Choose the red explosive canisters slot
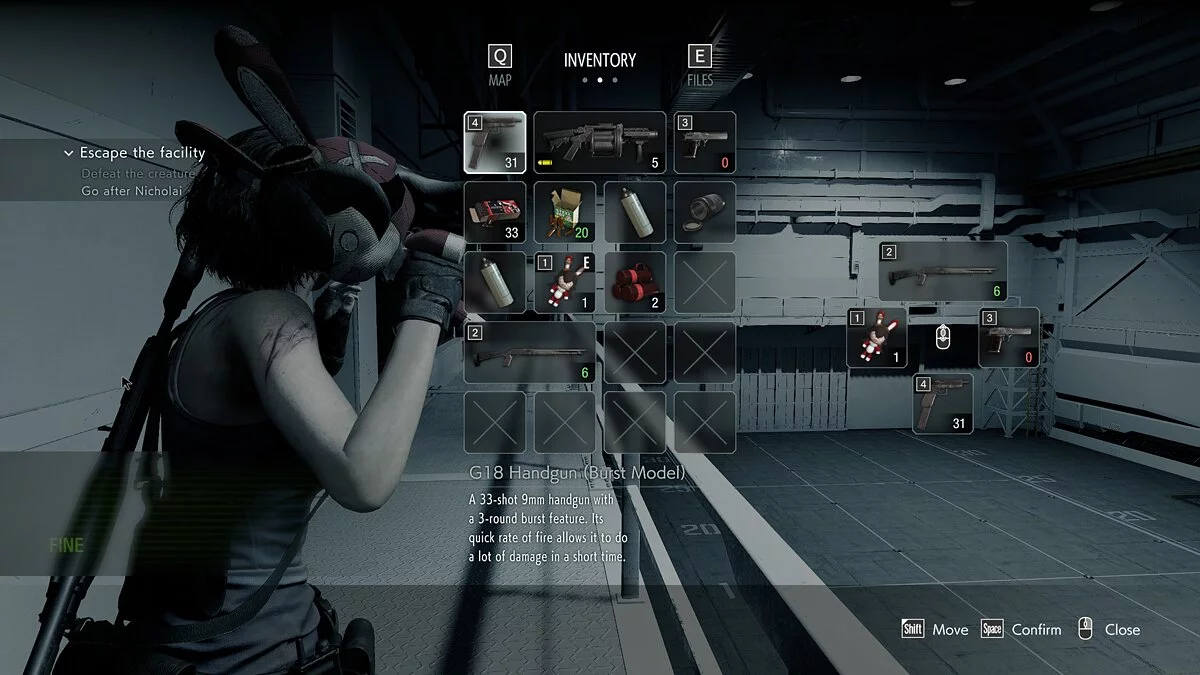 635,282
